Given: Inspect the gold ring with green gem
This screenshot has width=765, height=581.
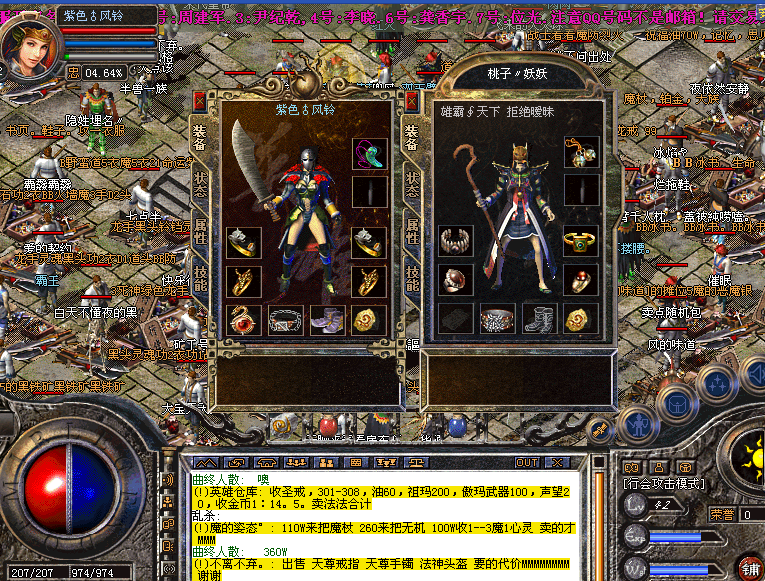Looking at the screenshot, I should (x=580, y=241).
